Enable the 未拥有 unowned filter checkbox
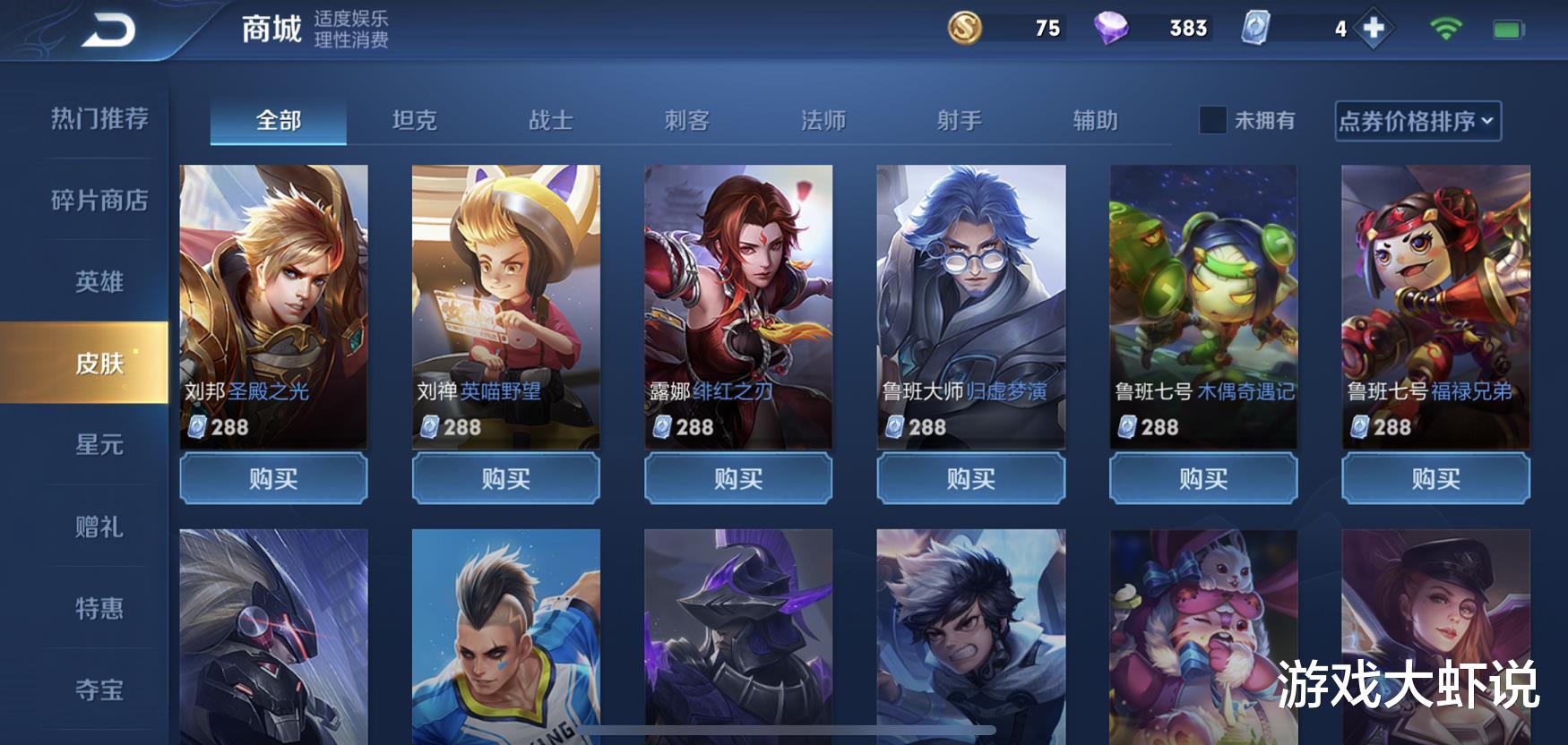This screenshot has width=1568, height=745. pos(1212,119)
